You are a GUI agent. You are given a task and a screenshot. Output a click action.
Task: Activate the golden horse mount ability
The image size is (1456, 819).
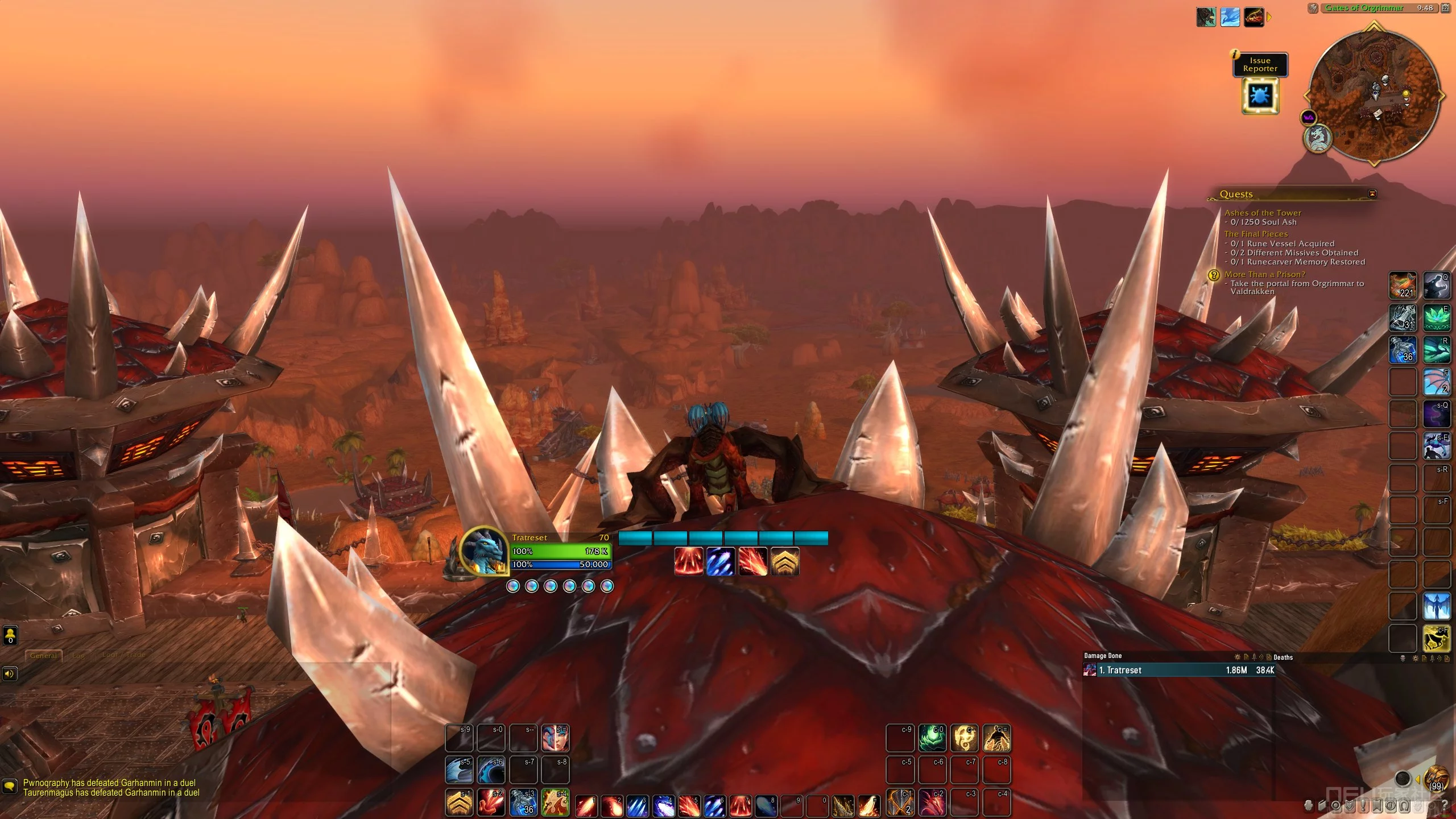[1436, 638]
